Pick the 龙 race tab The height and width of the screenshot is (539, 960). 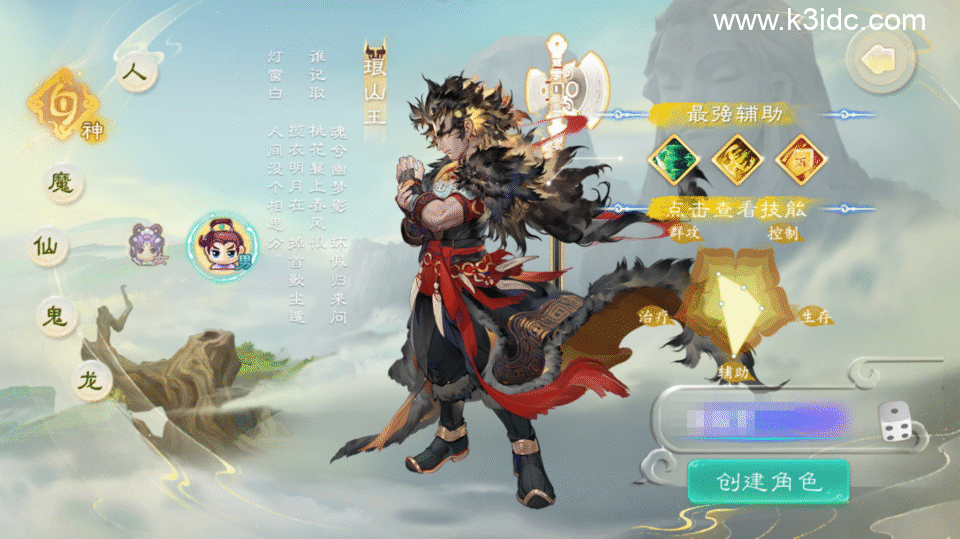(x=91, y=379)
